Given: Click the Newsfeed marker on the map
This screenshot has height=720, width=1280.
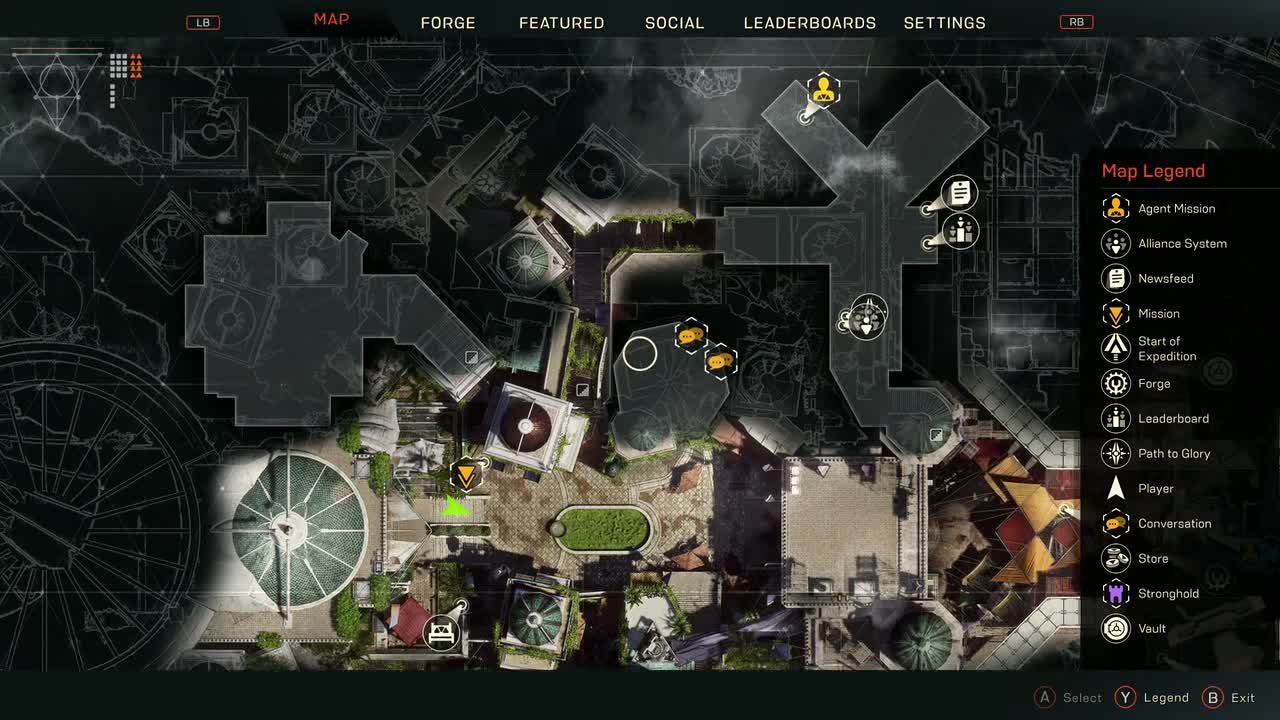Looking at the screenshot, I should point(960,192).
